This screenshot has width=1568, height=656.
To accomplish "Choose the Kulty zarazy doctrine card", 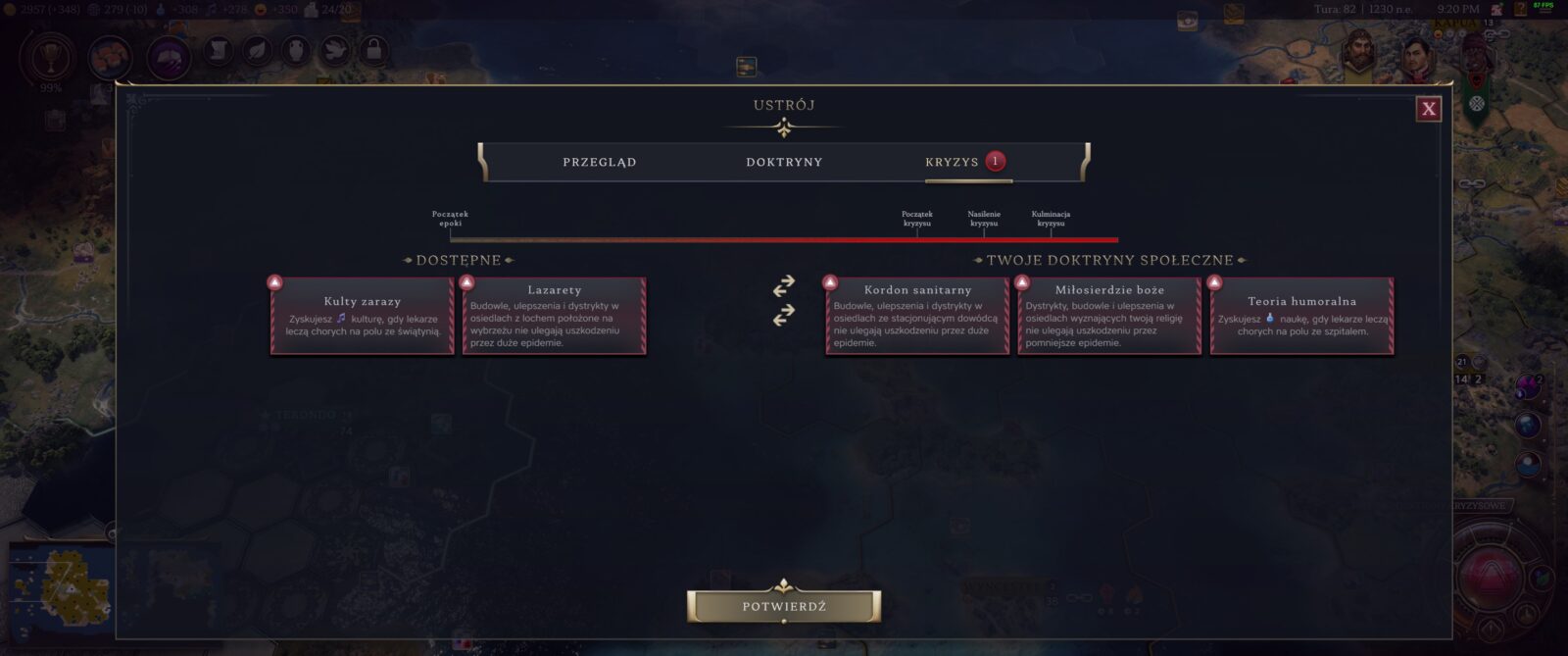I will point(363,316).
